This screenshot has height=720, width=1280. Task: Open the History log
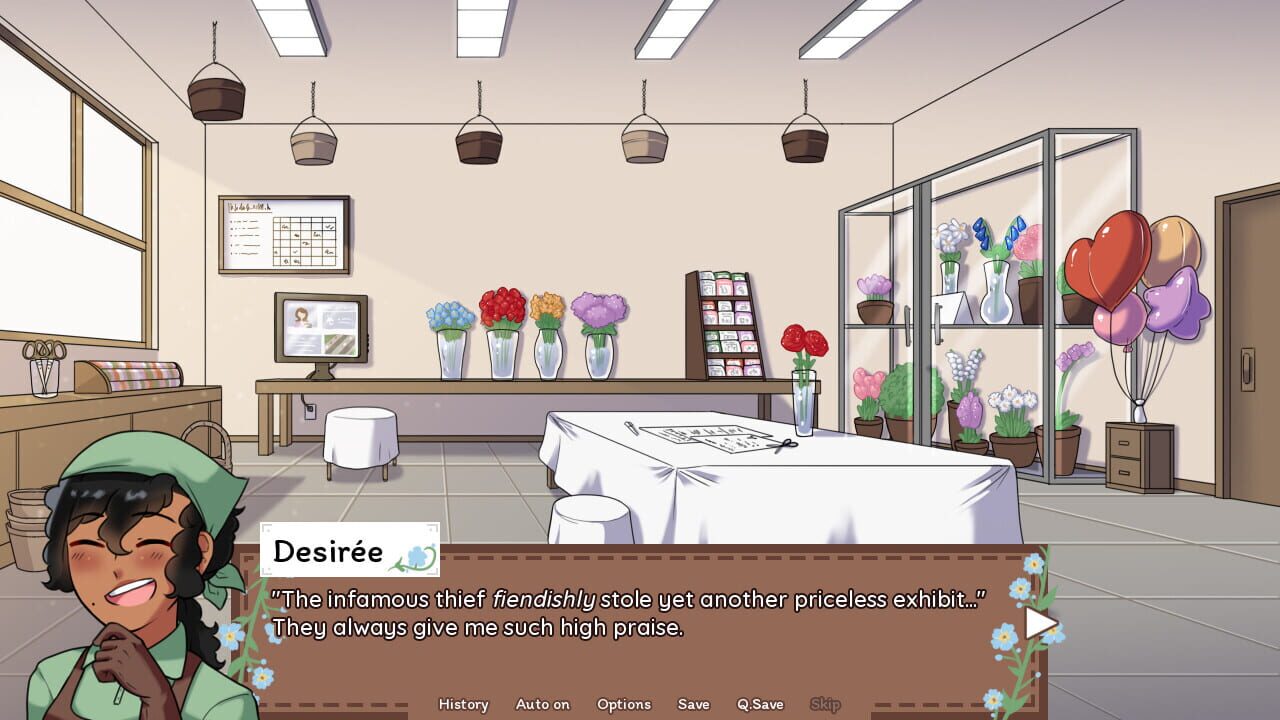coord(462,704)
